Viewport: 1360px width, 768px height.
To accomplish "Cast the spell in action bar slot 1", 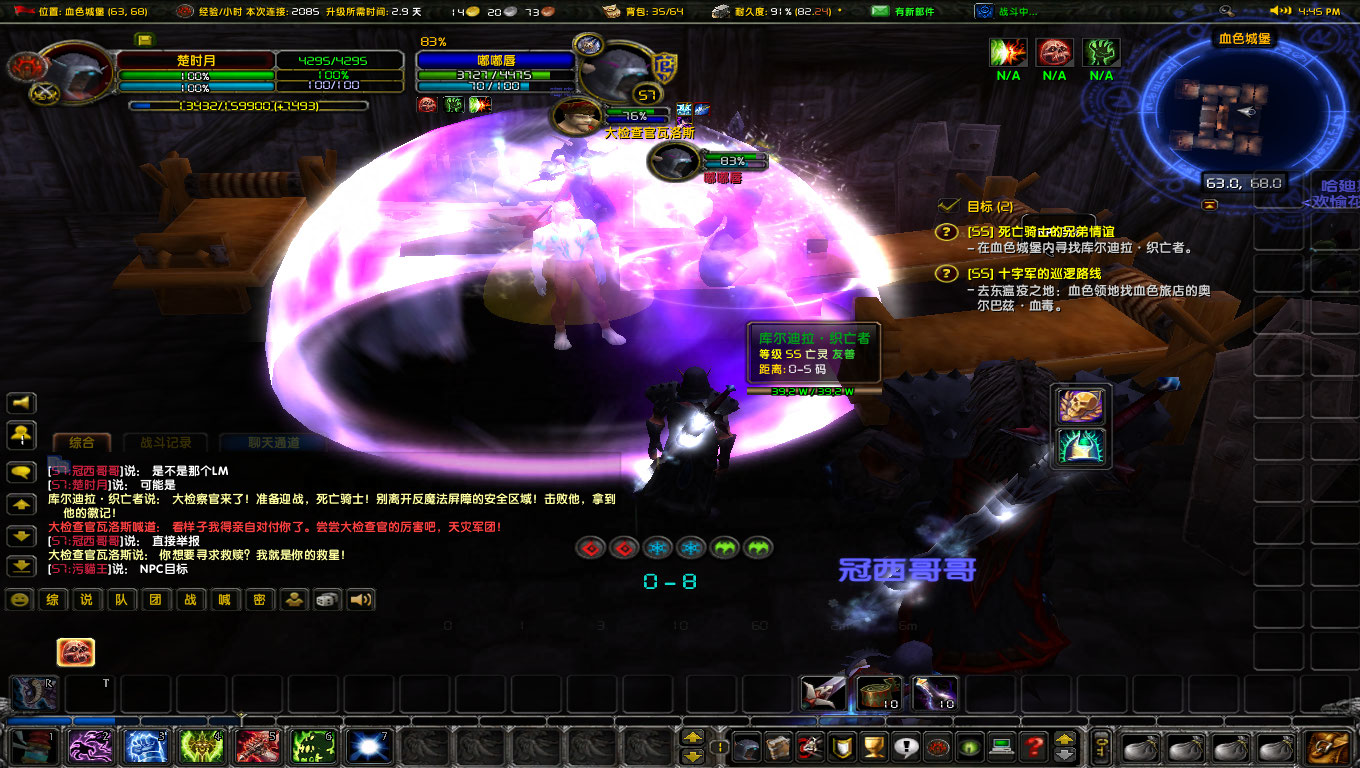I will [33, 744].
